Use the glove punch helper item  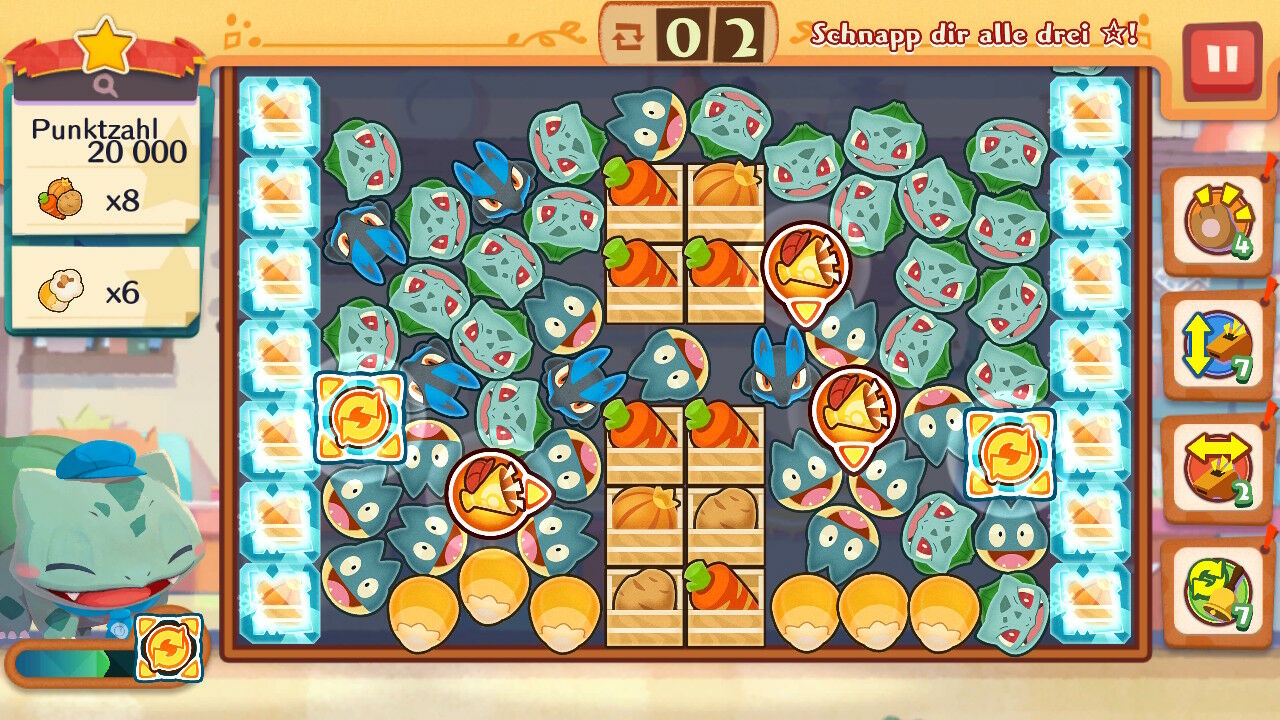pos(1215,222)
